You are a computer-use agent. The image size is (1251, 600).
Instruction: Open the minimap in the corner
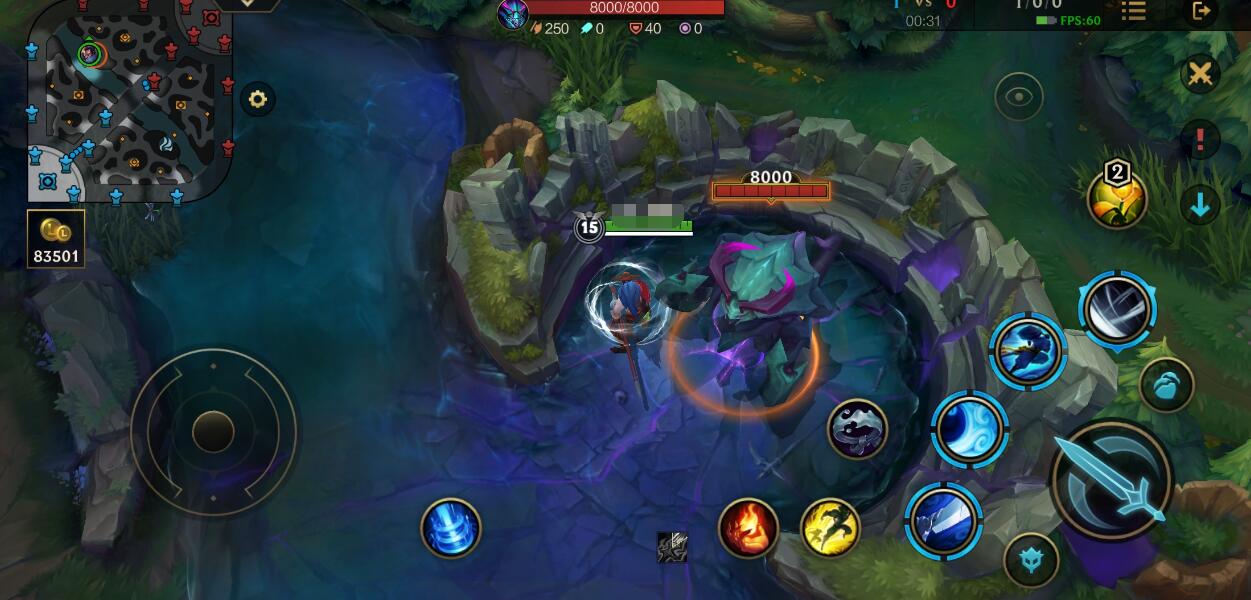[128, 100]
